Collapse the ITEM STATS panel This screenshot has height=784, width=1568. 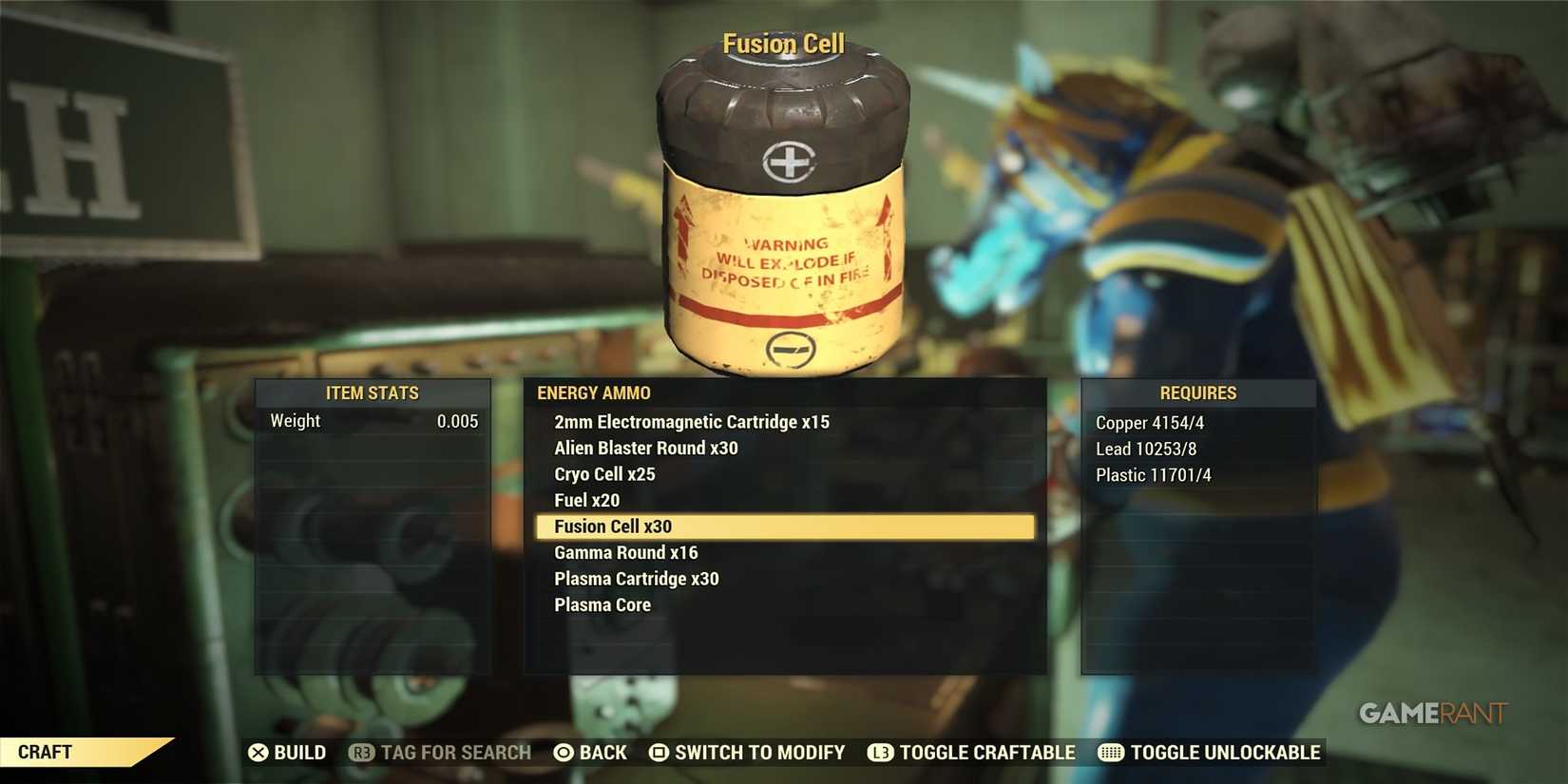(x=373, y=392)
